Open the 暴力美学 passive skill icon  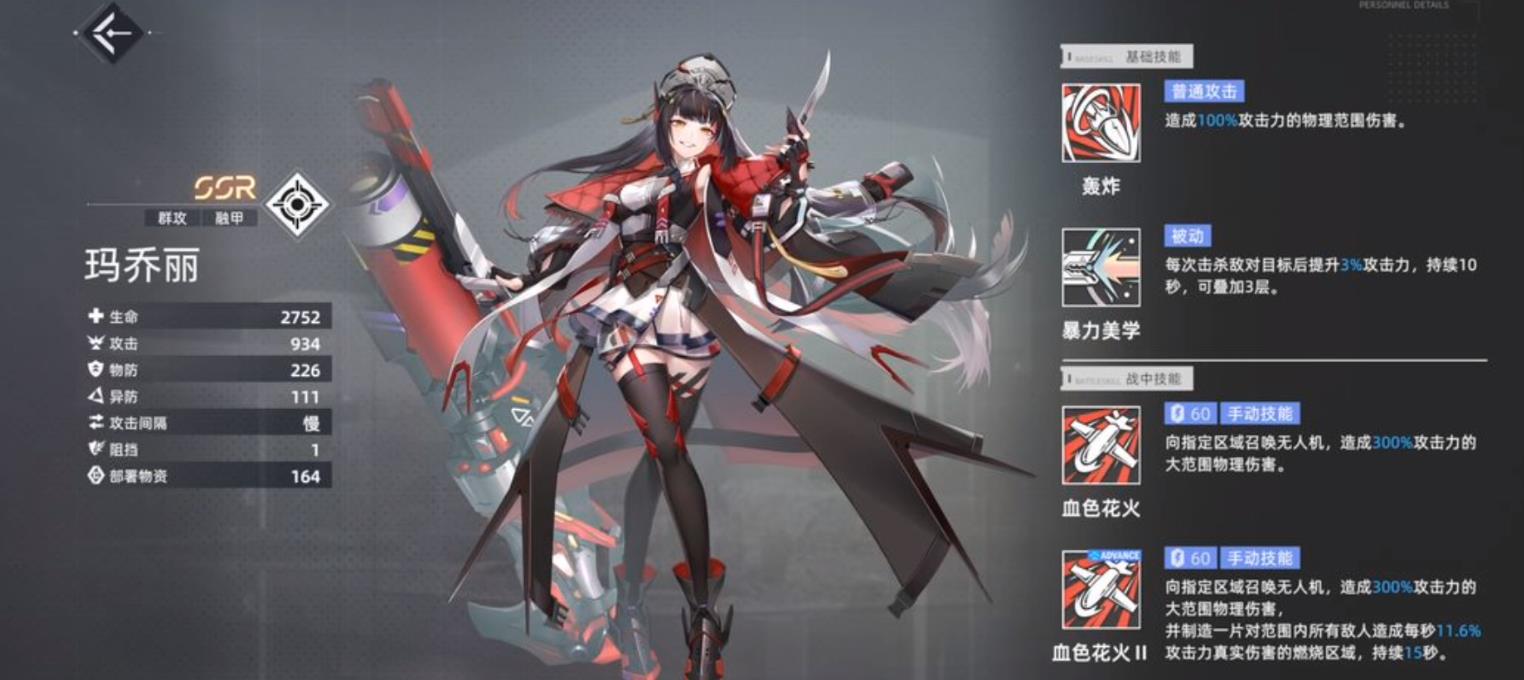coord(1101,267)
